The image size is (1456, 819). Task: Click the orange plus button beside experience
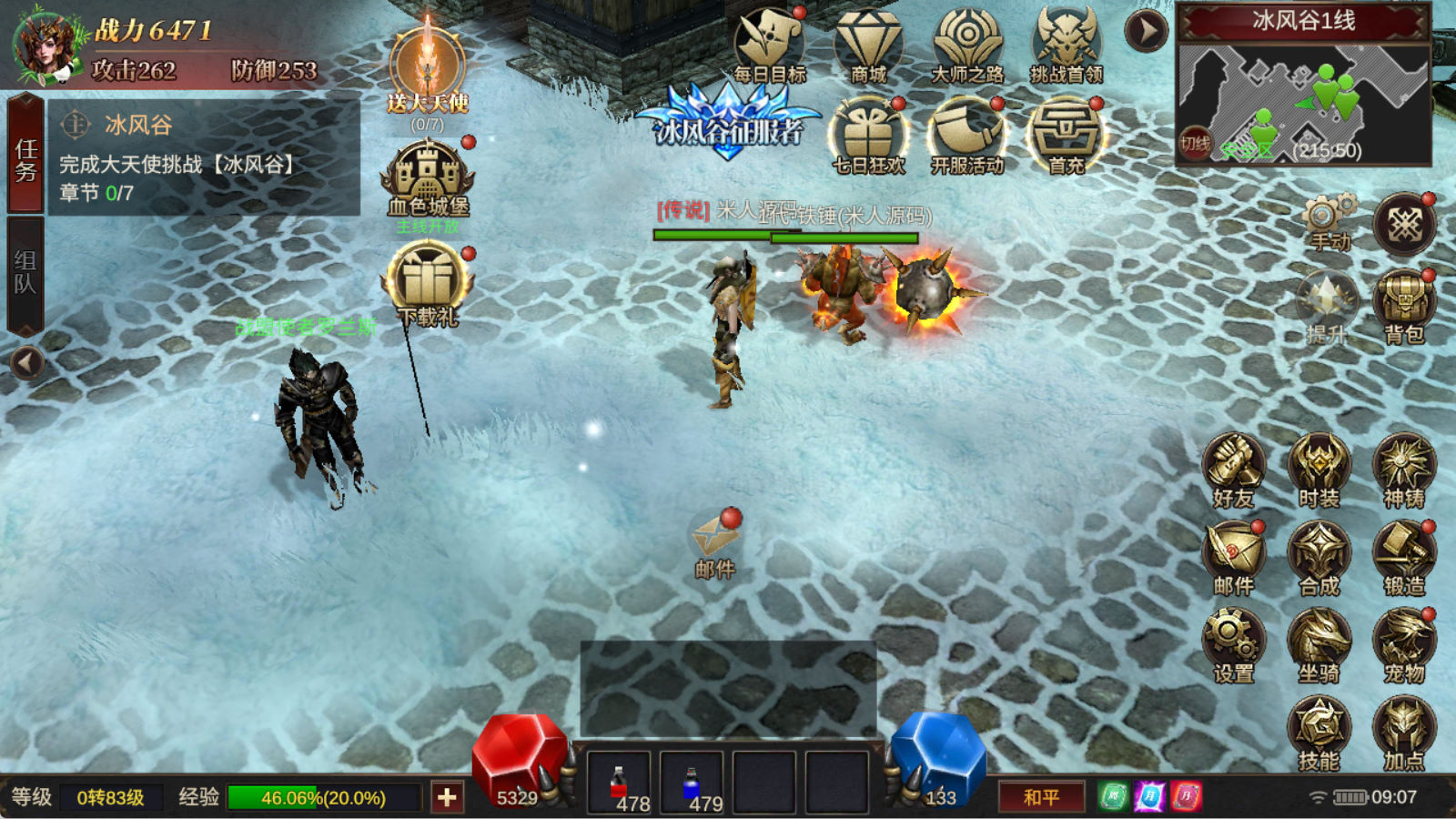coord(447,798)
